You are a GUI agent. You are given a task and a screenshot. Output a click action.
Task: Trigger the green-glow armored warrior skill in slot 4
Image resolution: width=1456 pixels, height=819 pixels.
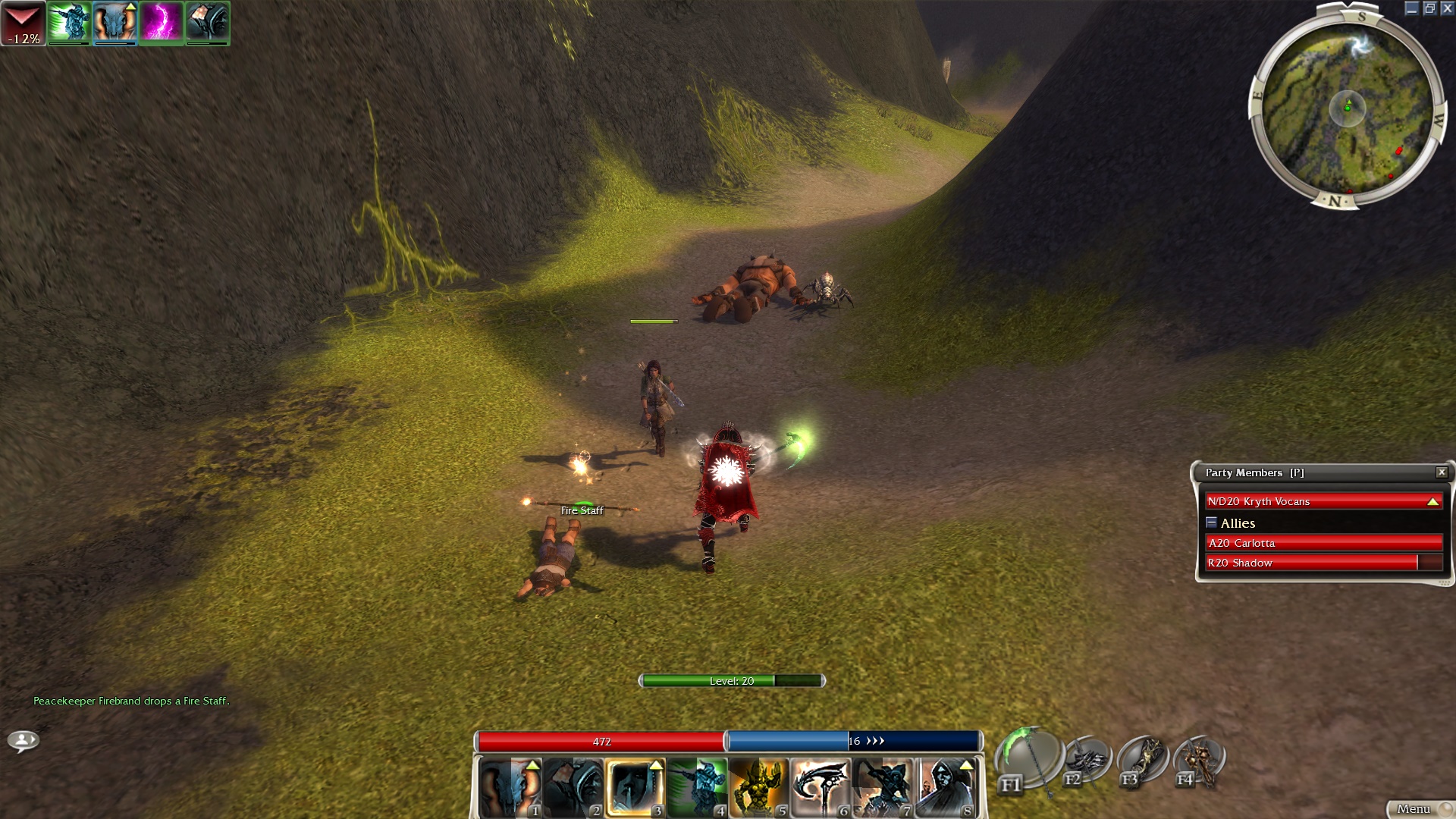(698, 787)
